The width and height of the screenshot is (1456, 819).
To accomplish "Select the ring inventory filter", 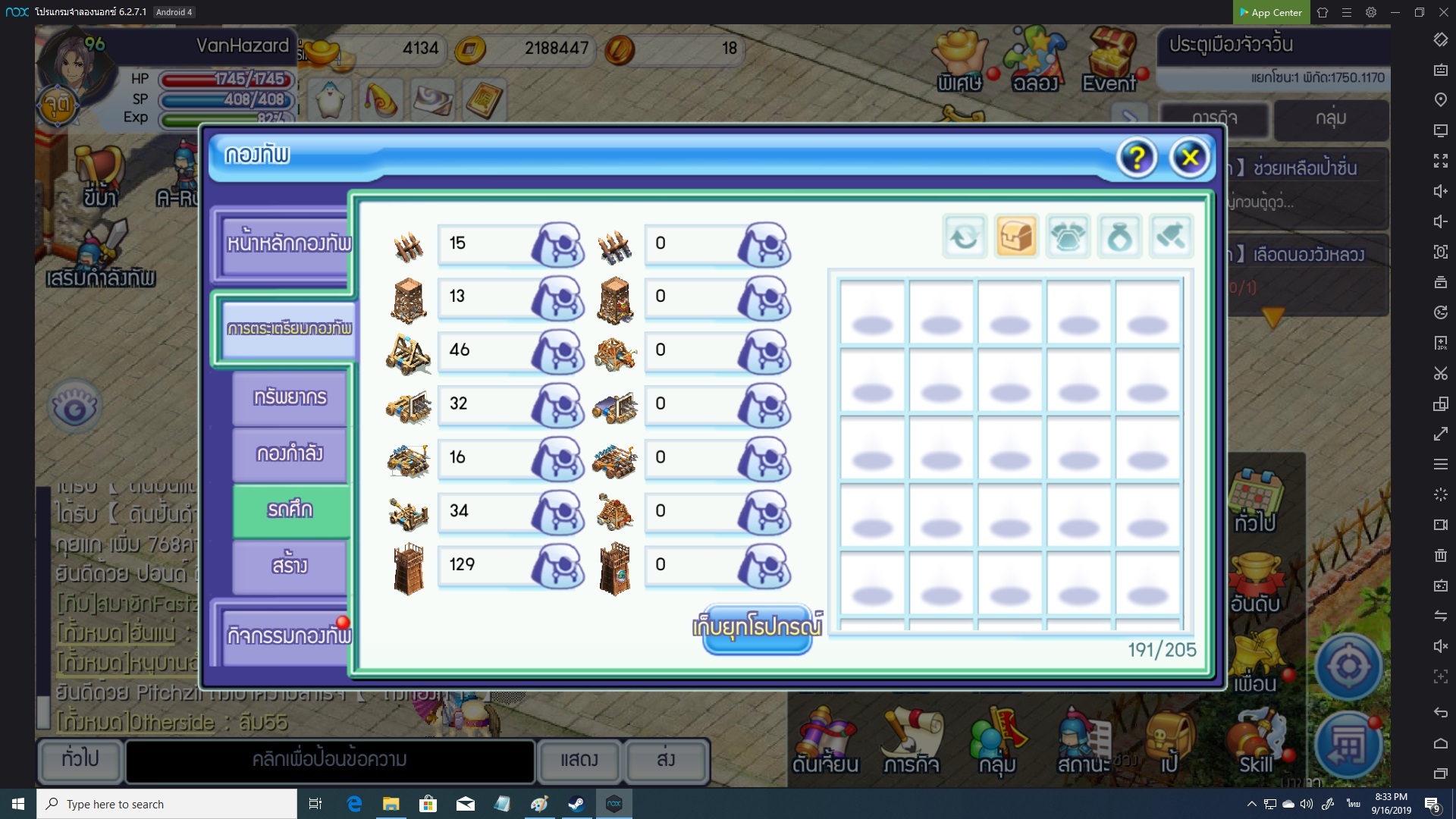I will coord(1119,237).
